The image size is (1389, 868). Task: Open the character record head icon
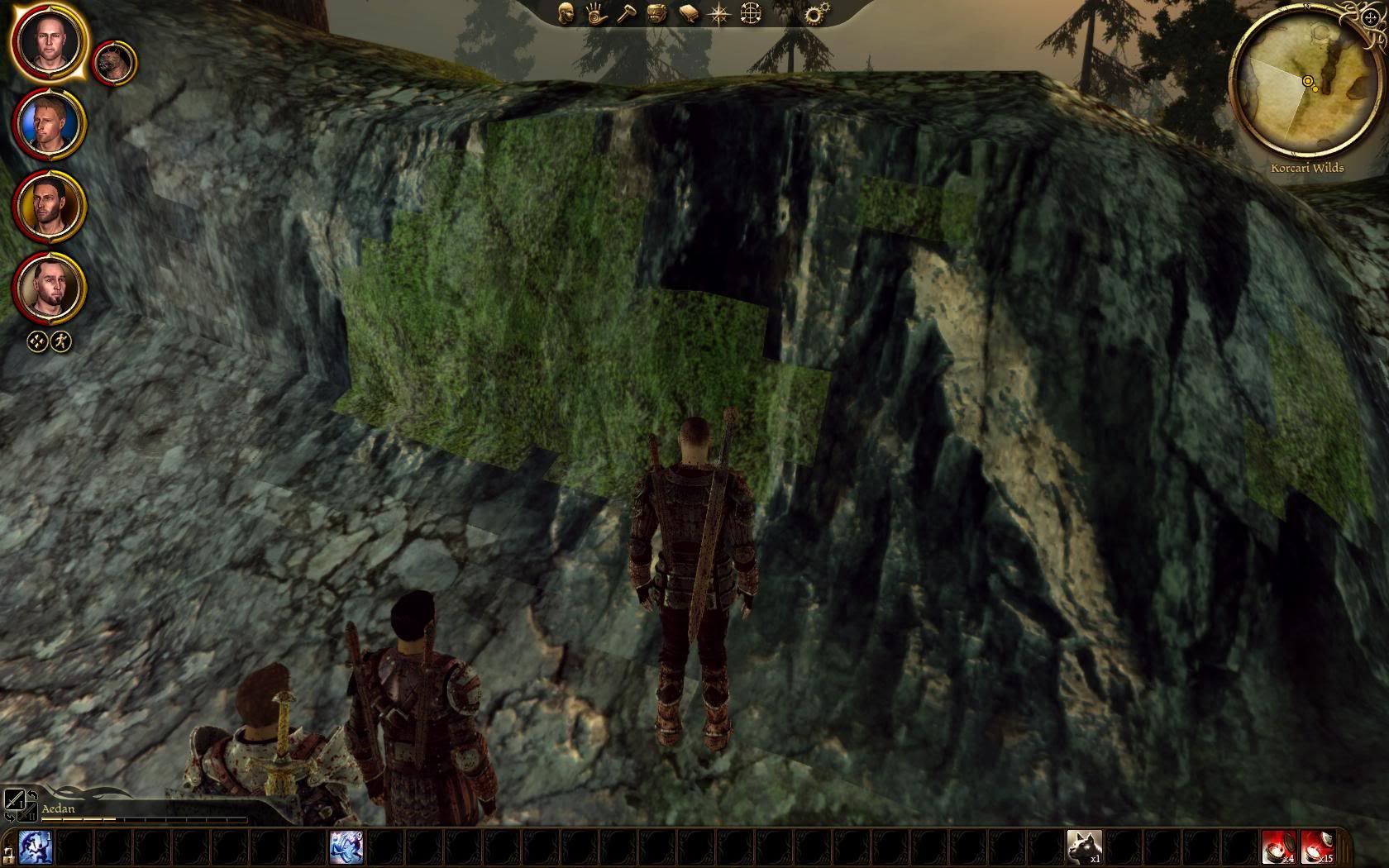coord(566,13)
